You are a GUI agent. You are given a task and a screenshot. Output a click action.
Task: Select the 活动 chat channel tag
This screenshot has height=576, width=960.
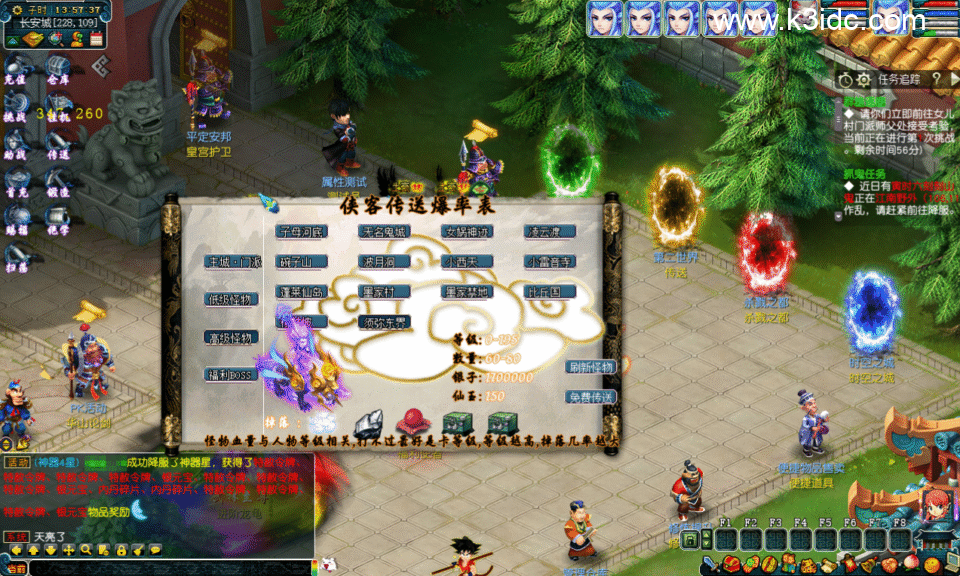17,463
